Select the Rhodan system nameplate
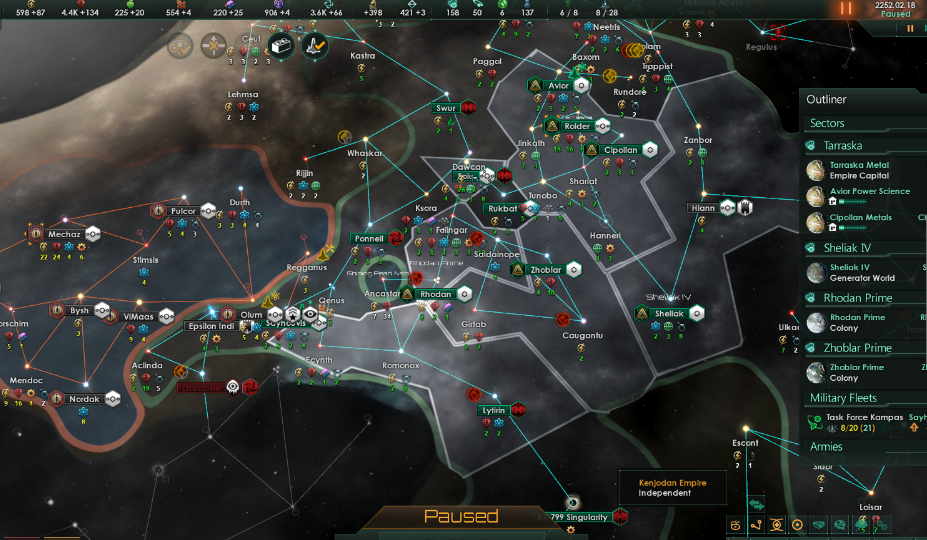Image resolution: width=927 pixels, height=540 pixels. click(x=436, y=294)
